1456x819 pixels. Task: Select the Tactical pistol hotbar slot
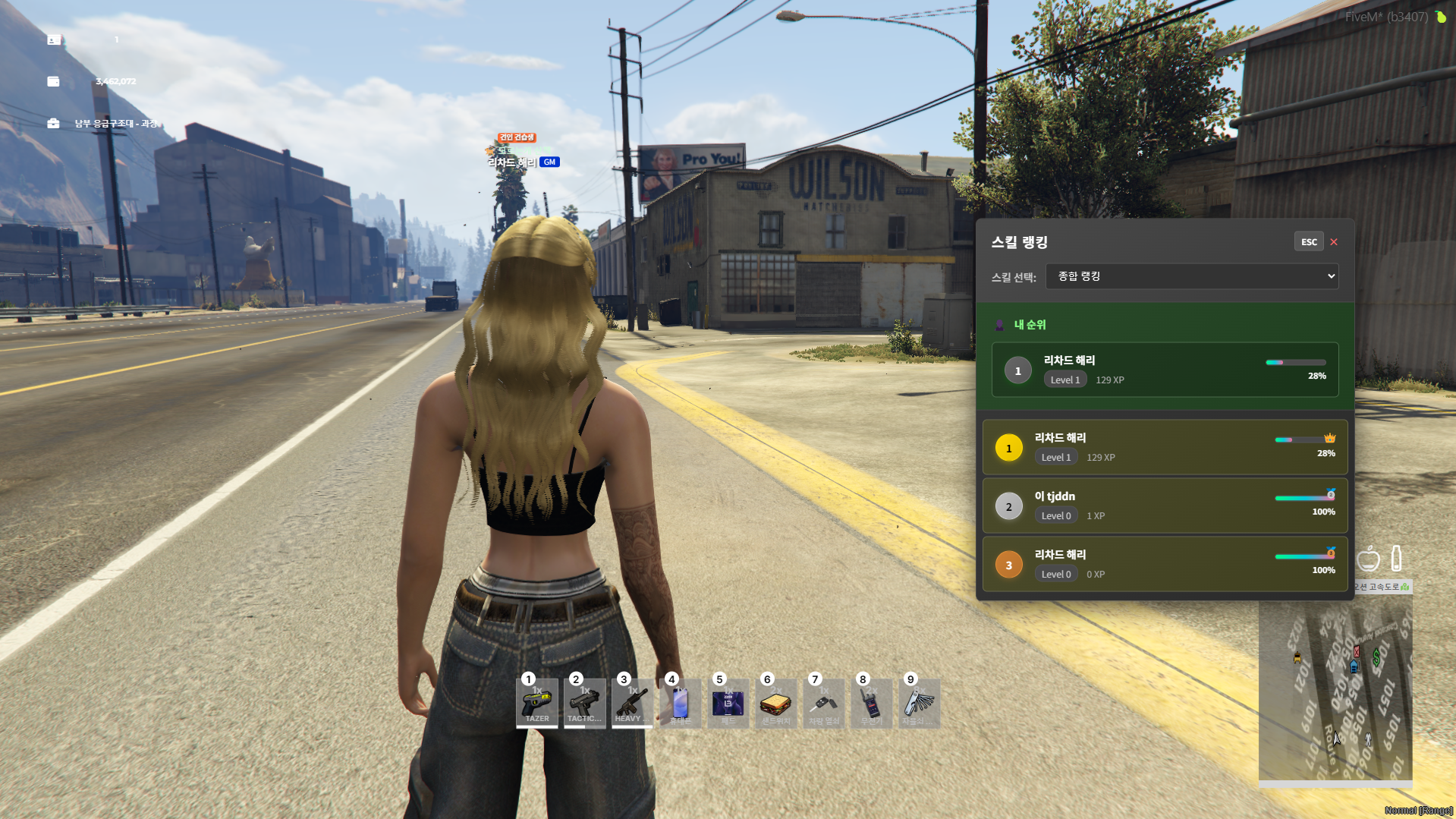point(585,704)
